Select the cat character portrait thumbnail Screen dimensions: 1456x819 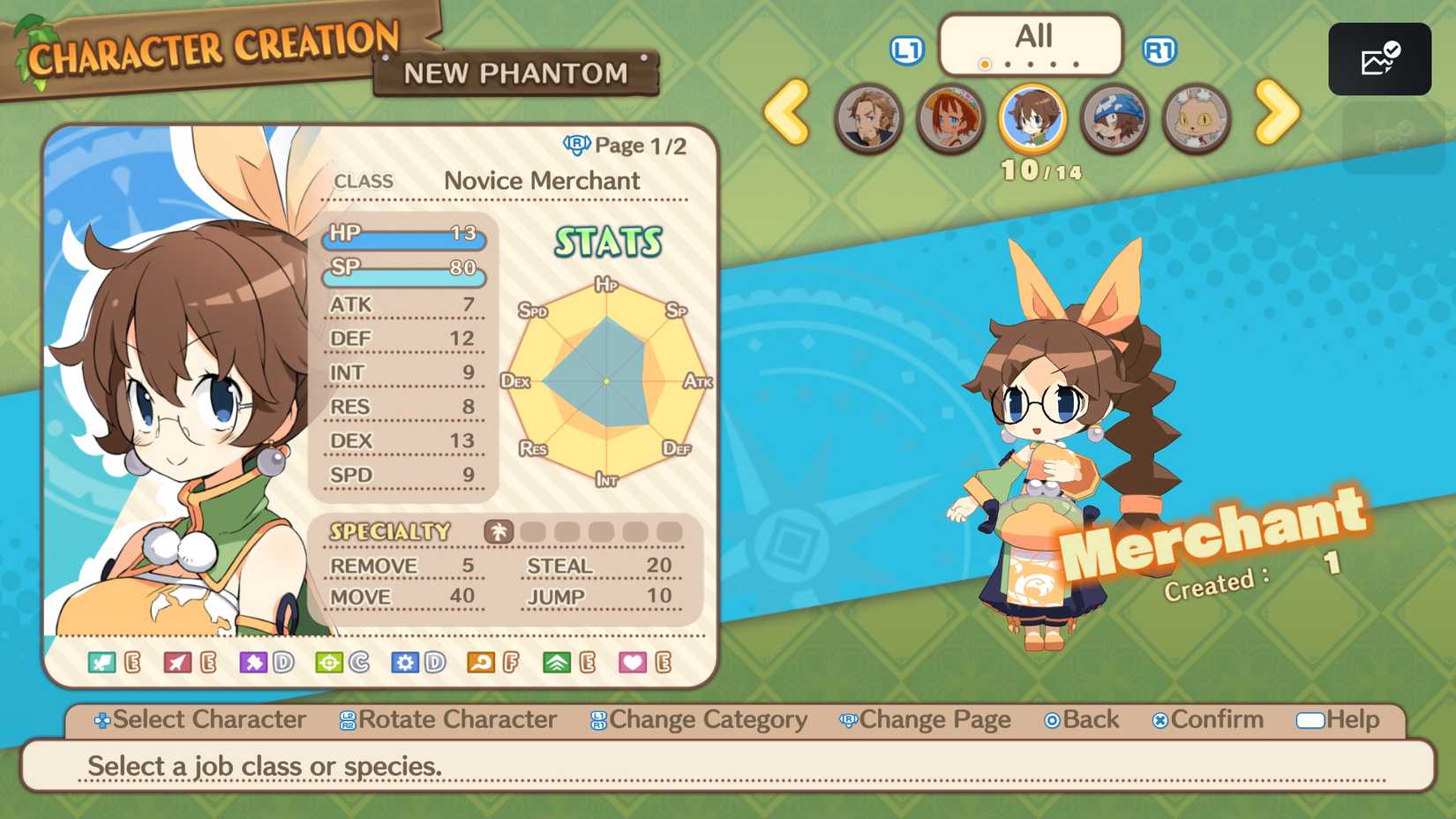tap(1197, 119)
